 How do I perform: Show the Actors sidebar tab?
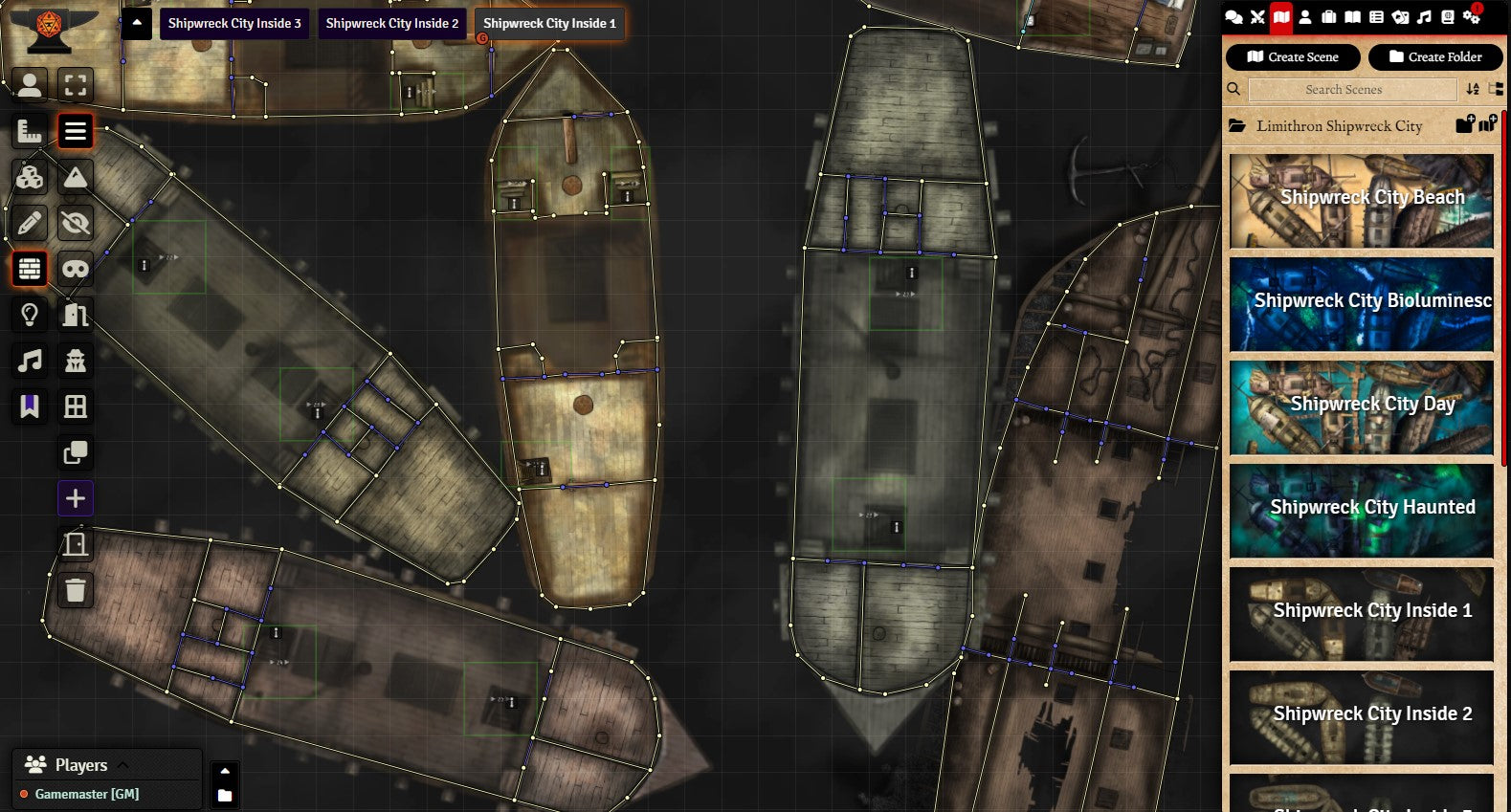[x=1305, y=17]
